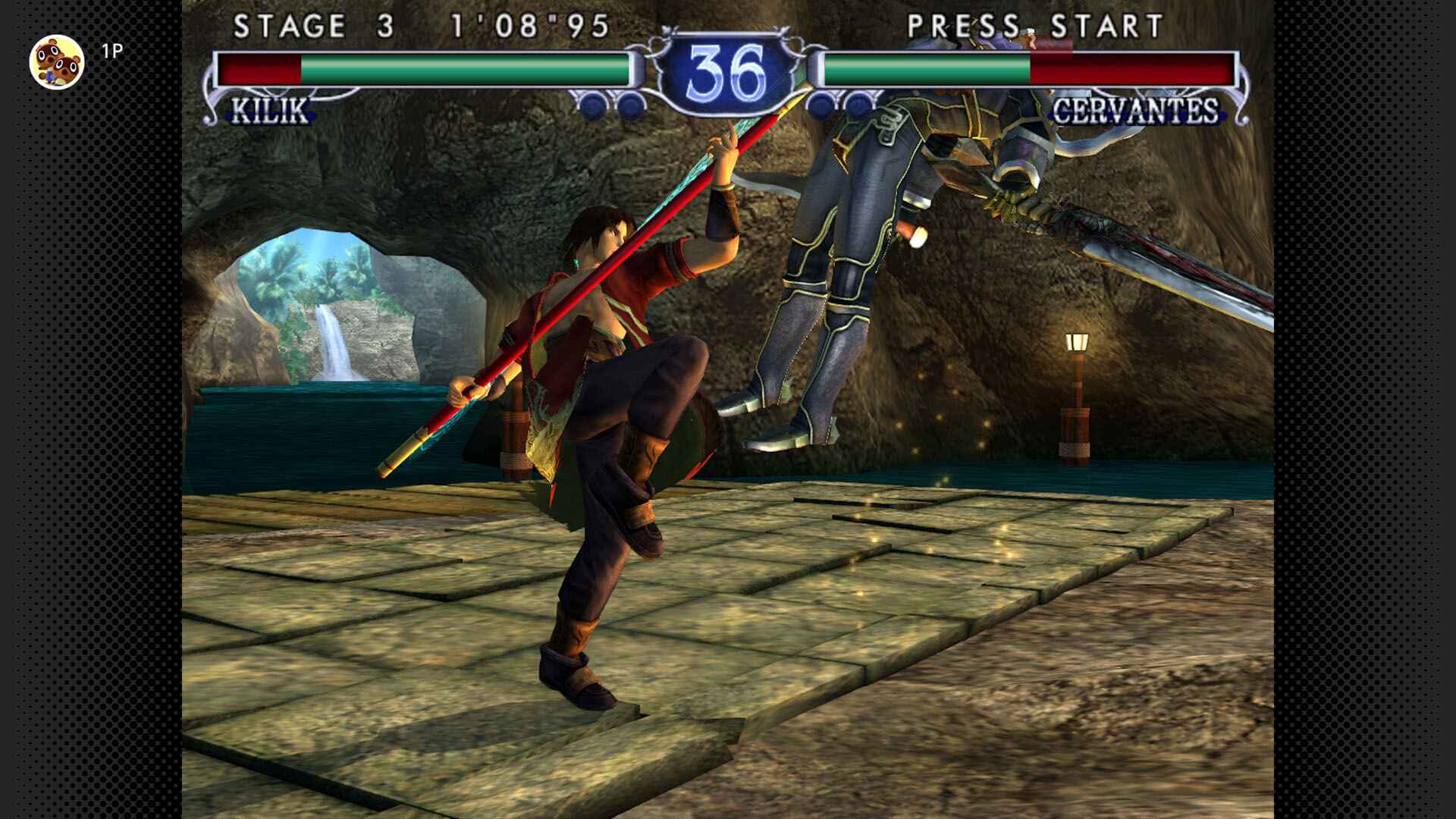1456x819 pixels.
Task: Toggle Cervantes' health gauge
Action: pos(1031,68)
